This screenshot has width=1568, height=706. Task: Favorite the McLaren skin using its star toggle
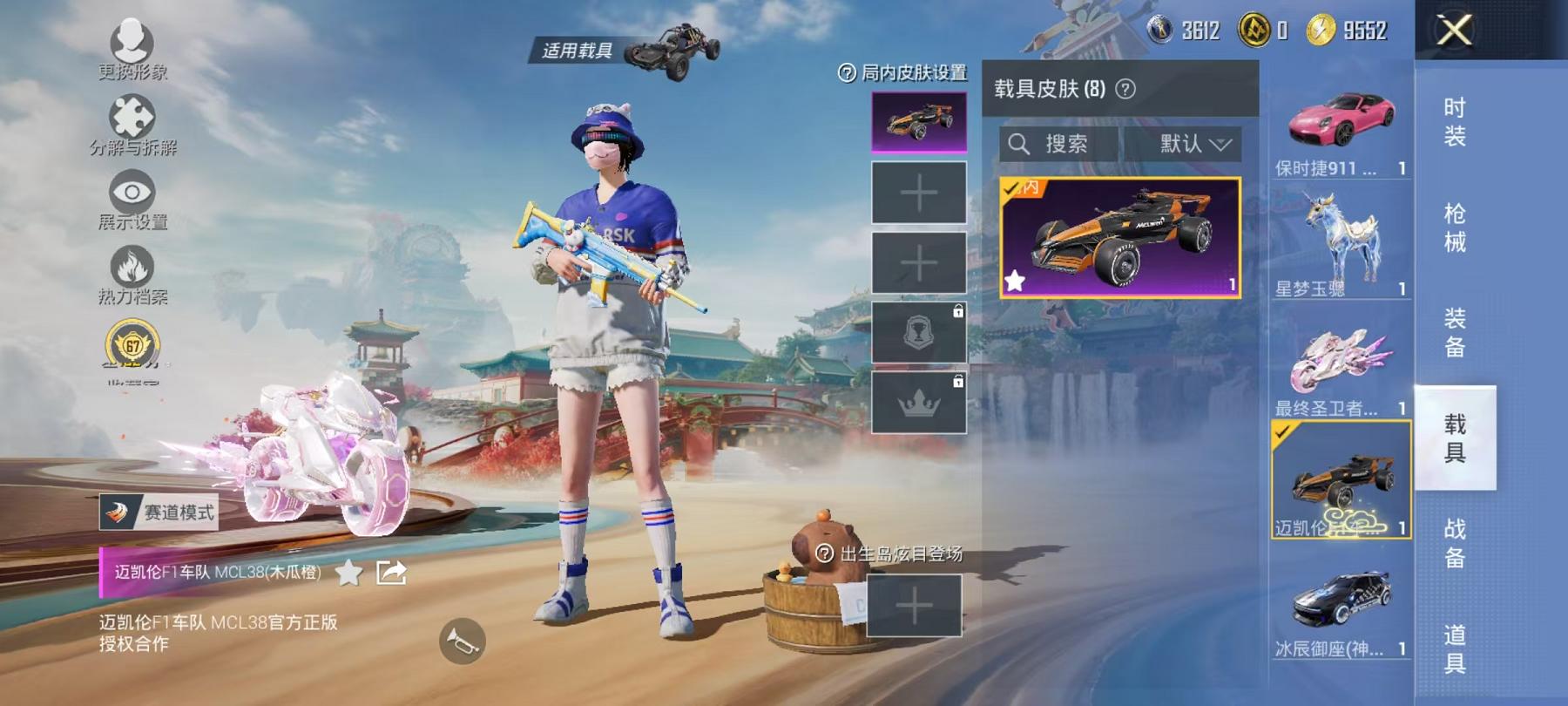click(1016, 281)
